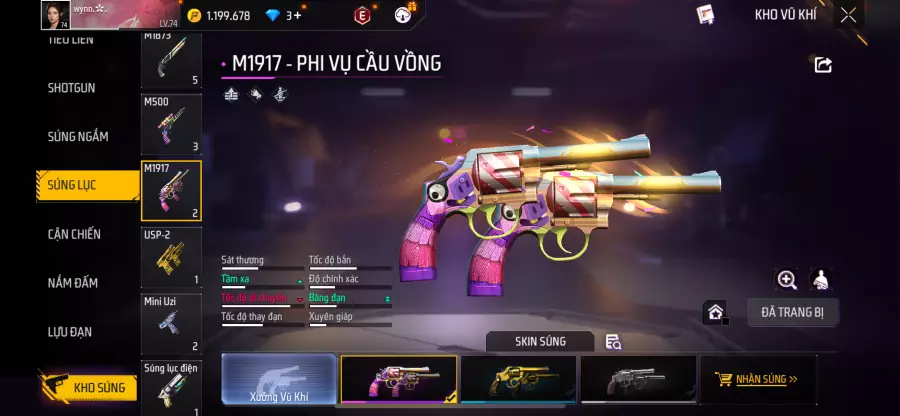Image resolution: width=900 pixels, height=416 pixels.
Task: Open the skin search filter icon
Action: click(614, 342)
